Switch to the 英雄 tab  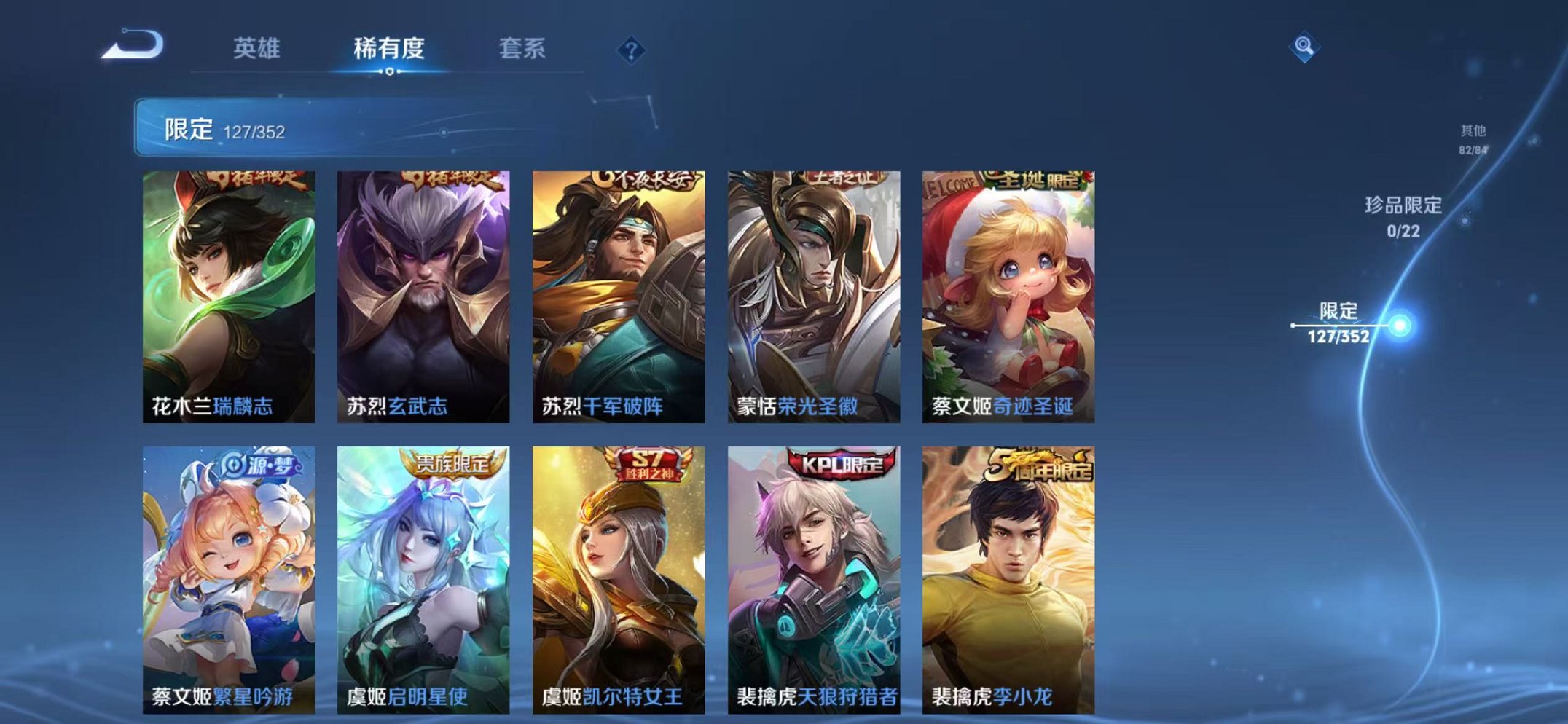coord(258,49)
